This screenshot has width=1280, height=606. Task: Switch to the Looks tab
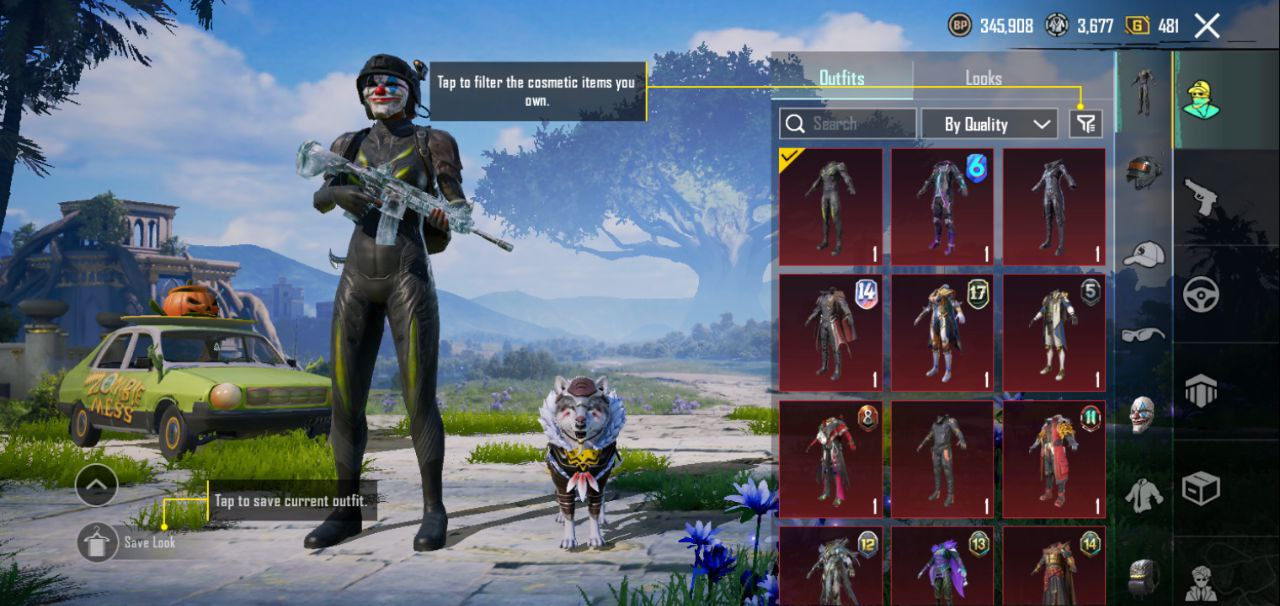tap(983, 78)
